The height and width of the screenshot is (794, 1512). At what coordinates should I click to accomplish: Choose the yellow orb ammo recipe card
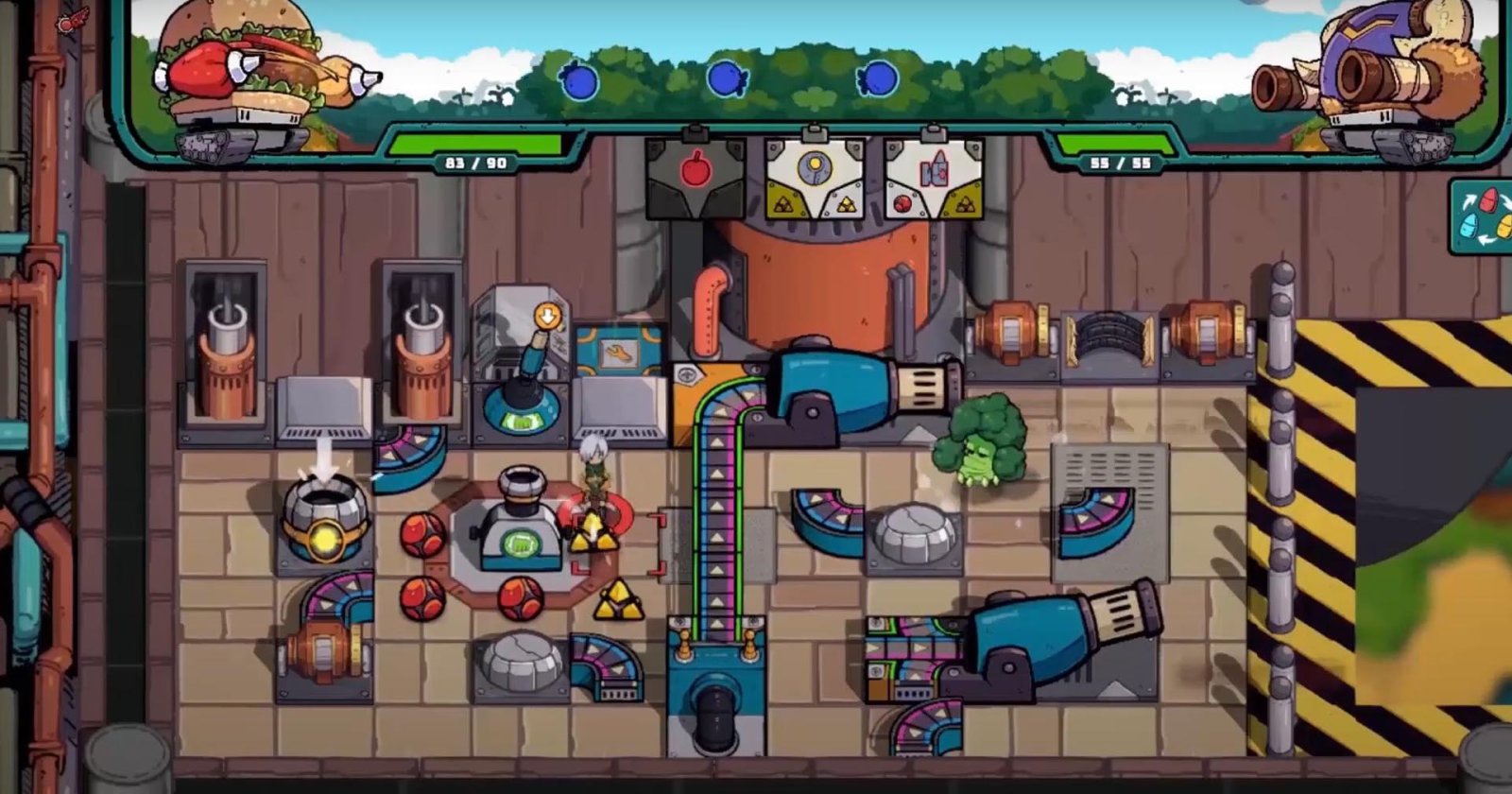[814, 178]
